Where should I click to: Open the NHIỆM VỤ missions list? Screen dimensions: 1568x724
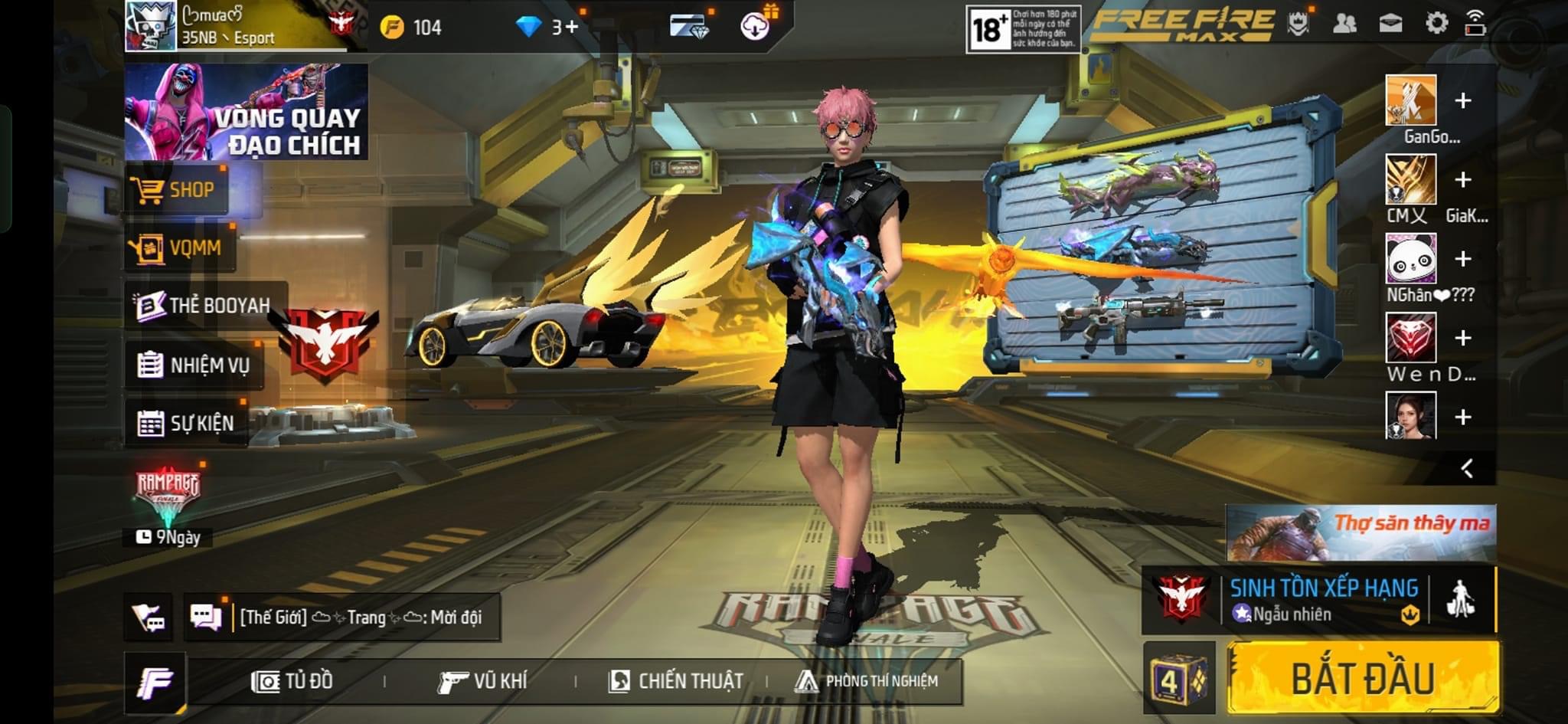pos(194,365)
